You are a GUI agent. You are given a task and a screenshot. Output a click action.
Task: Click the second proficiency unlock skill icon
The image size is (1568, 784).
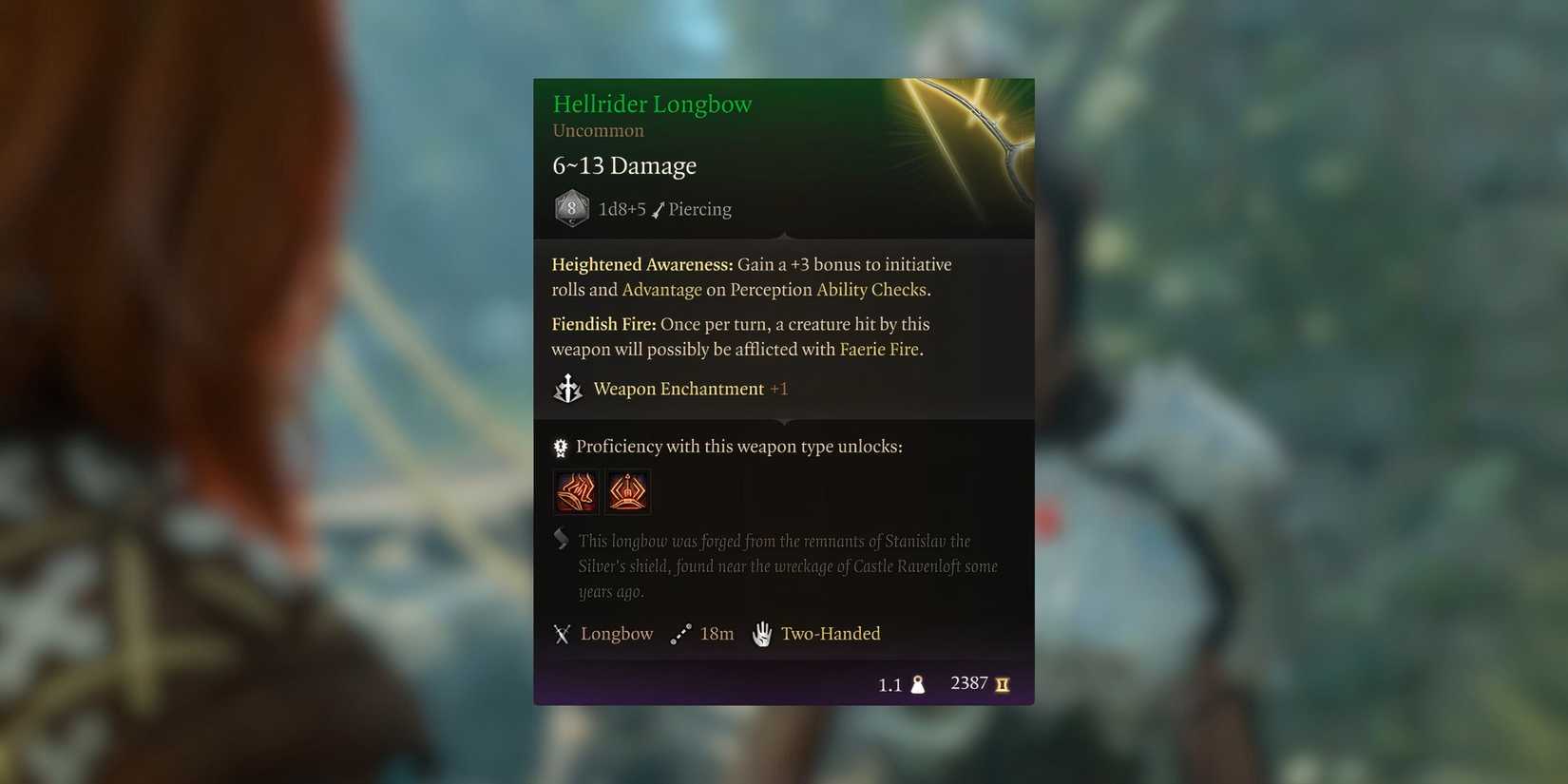(x=627, y=491)
